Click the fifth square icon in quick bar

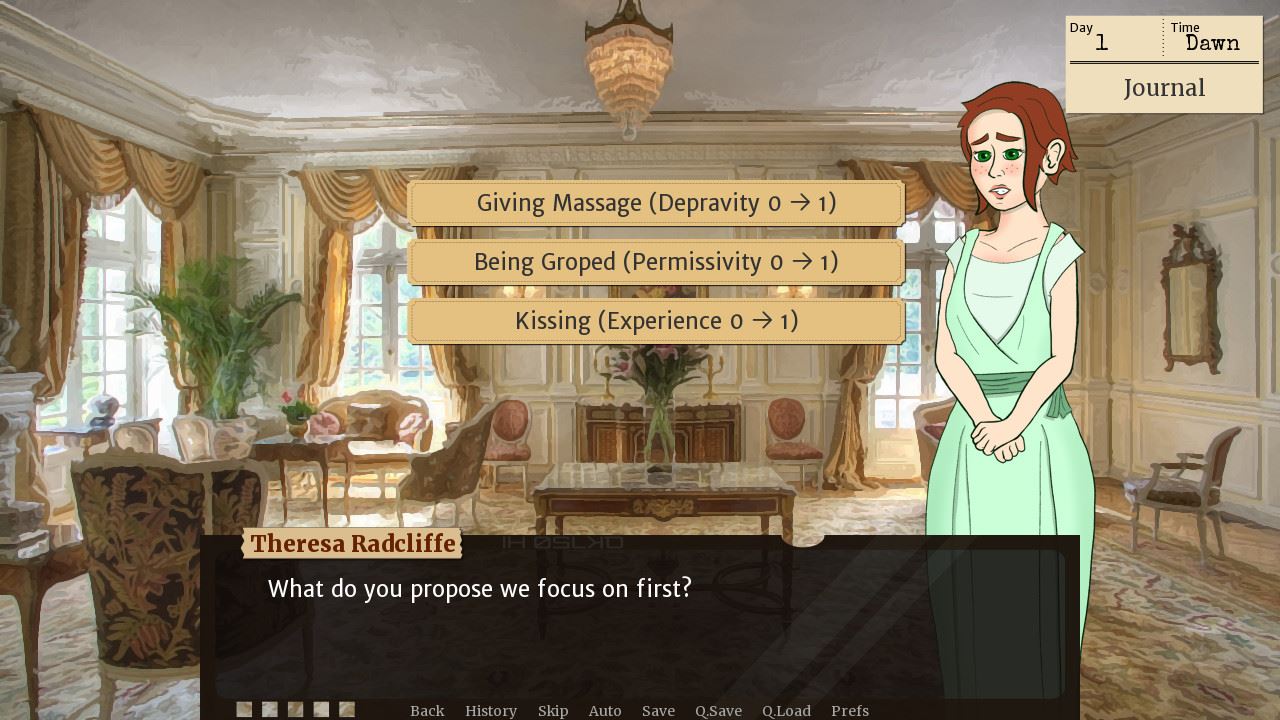pyautogui.click(x=347, y=708)
